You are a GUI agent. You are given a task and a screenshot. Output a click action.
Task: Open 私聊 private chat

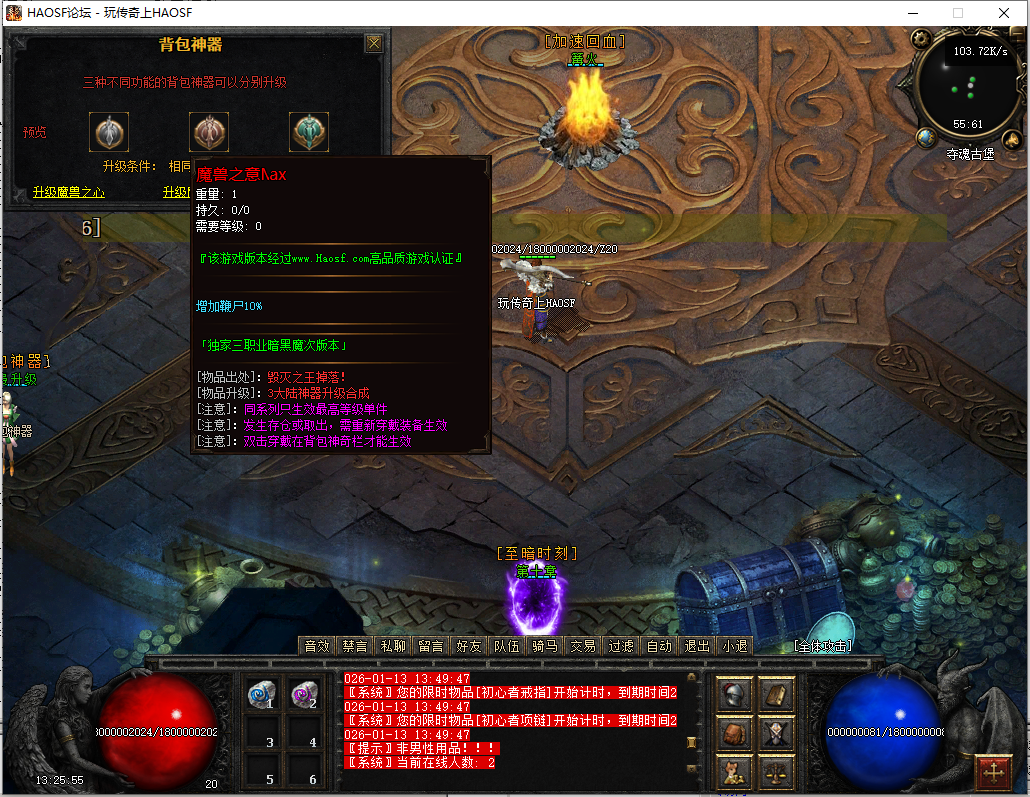pos(393,646)
